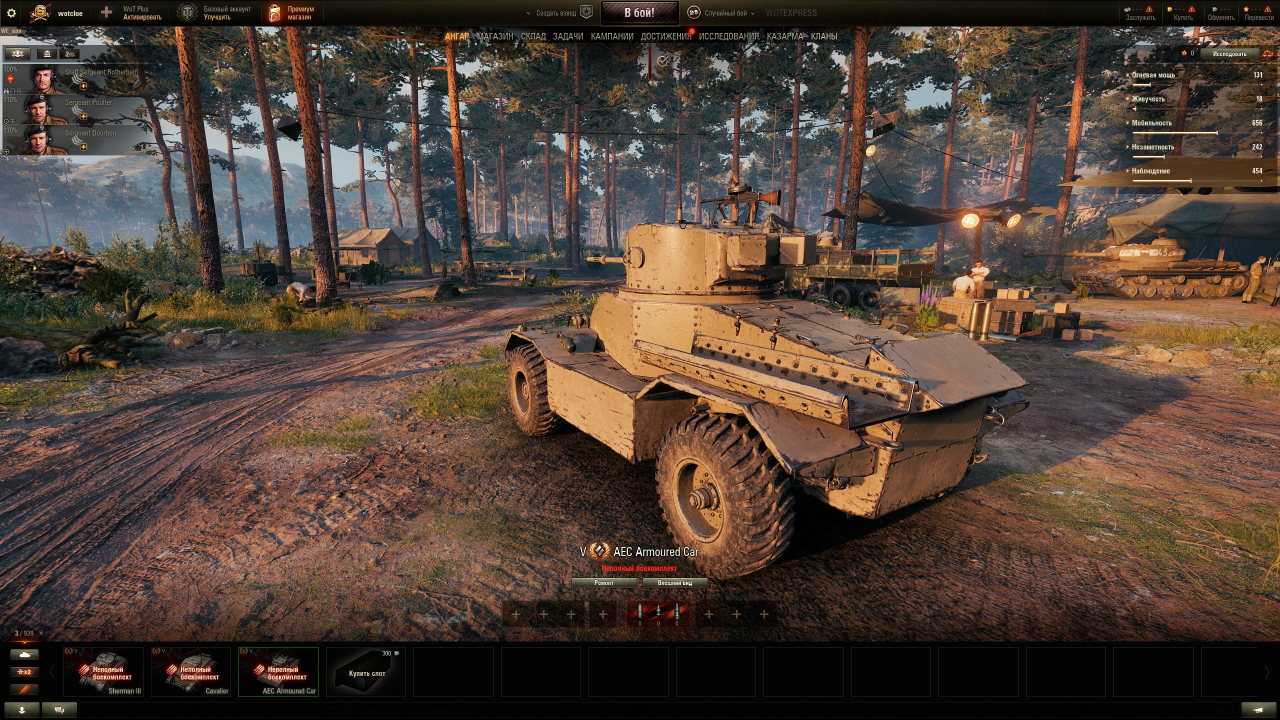1280x720 pixels.
Task: Switch to the «СКЛАД» tab
Action: 533,37
